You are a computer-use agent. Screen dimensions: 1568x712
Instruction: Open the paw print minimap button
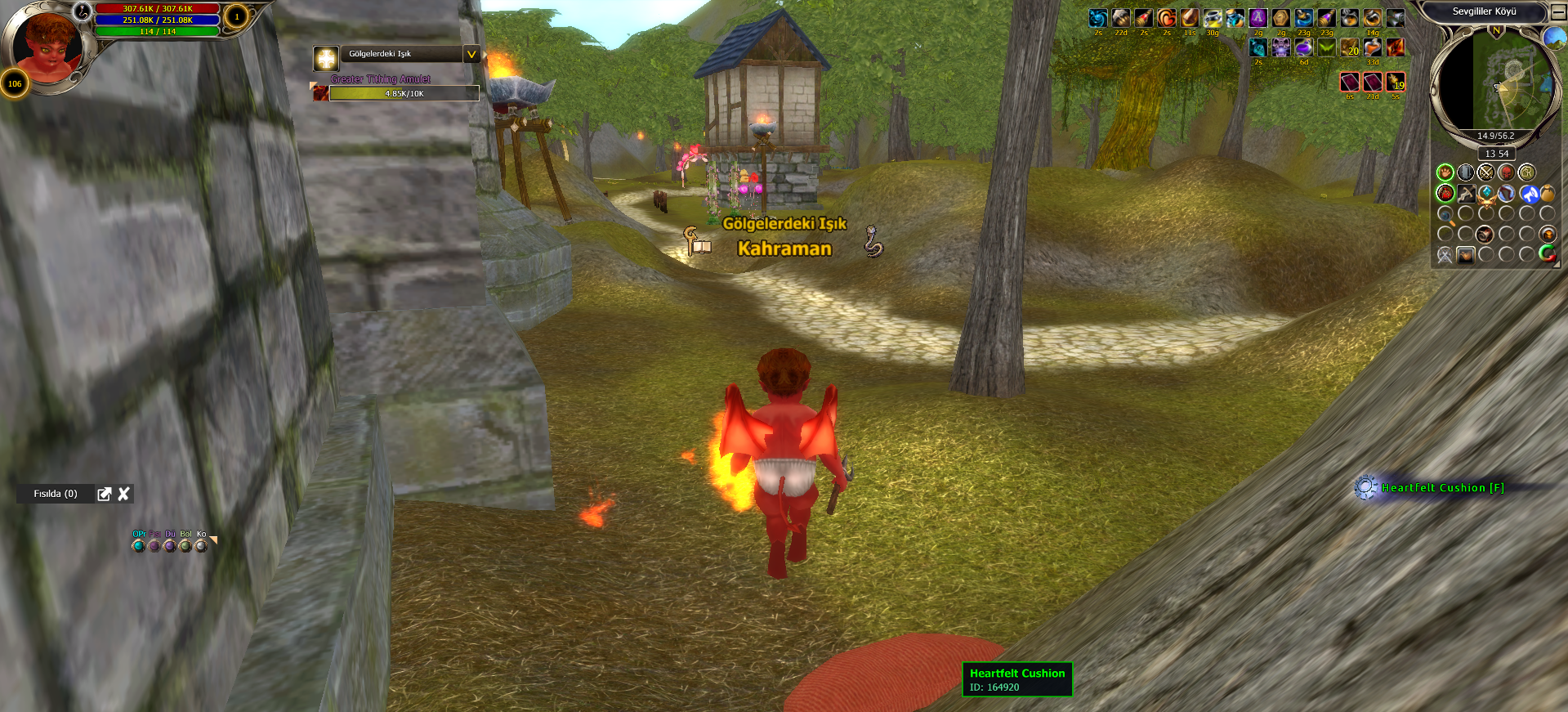(1445, 172)
